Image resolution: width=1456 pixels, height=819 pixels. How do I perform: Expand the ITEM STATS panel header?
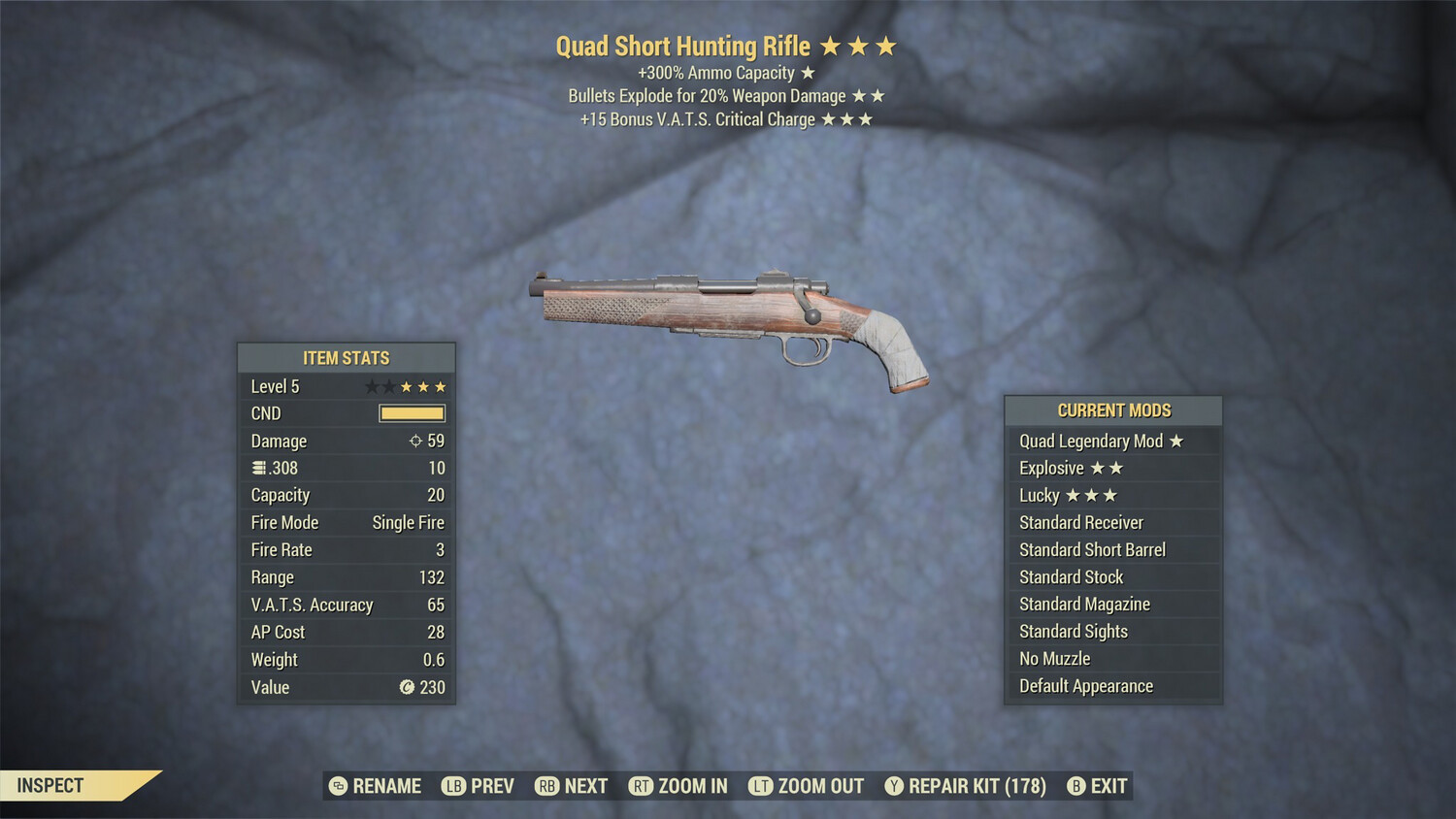coord(346,357)
